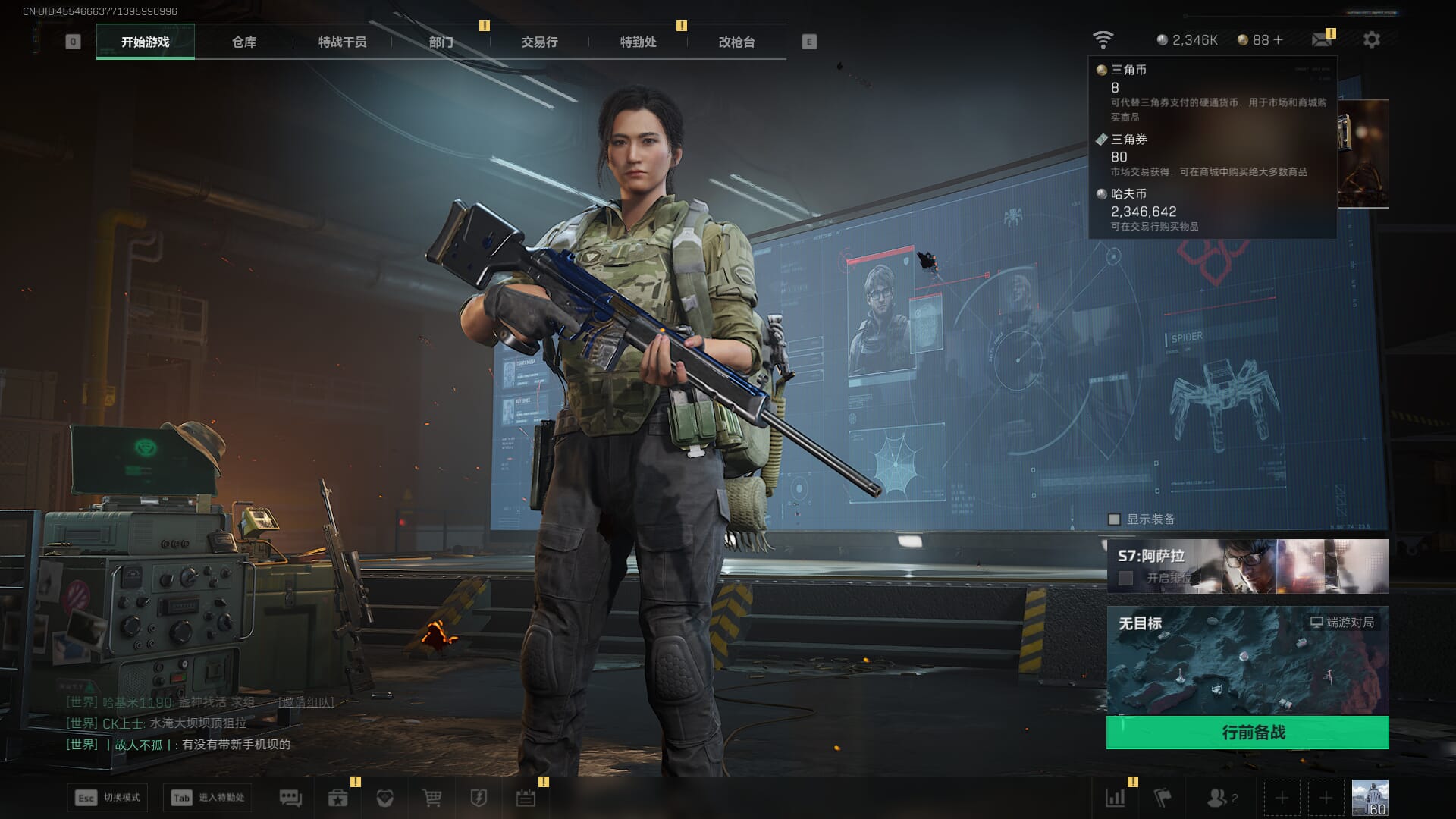This screenshot has height=819, width=1456.
Task: Click the plus sign to add 三角币
Action: coord(1279,40)
